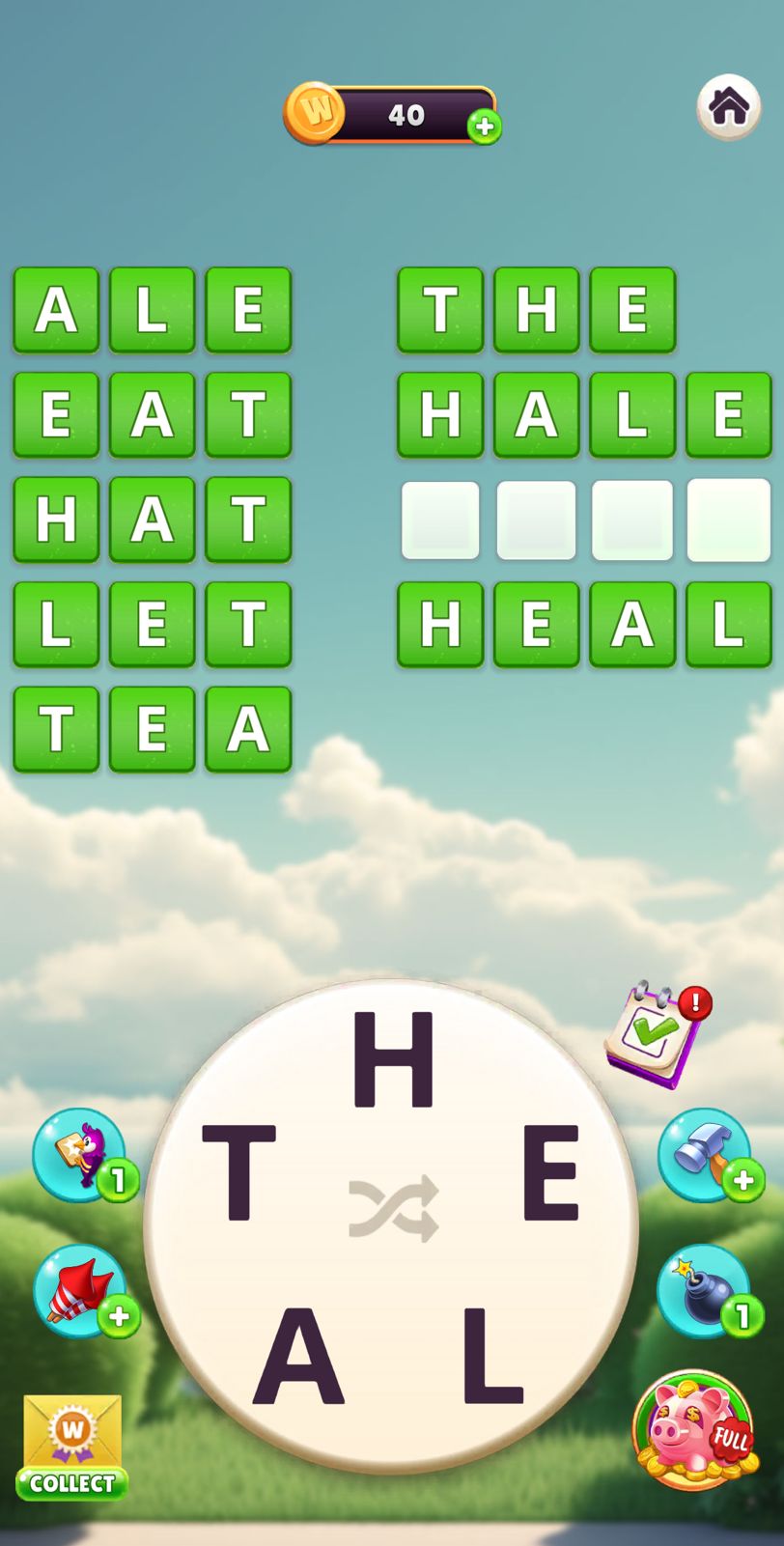Select the letter H on the wheel
Screen dimensions: 784x1546
(393, 1060)
